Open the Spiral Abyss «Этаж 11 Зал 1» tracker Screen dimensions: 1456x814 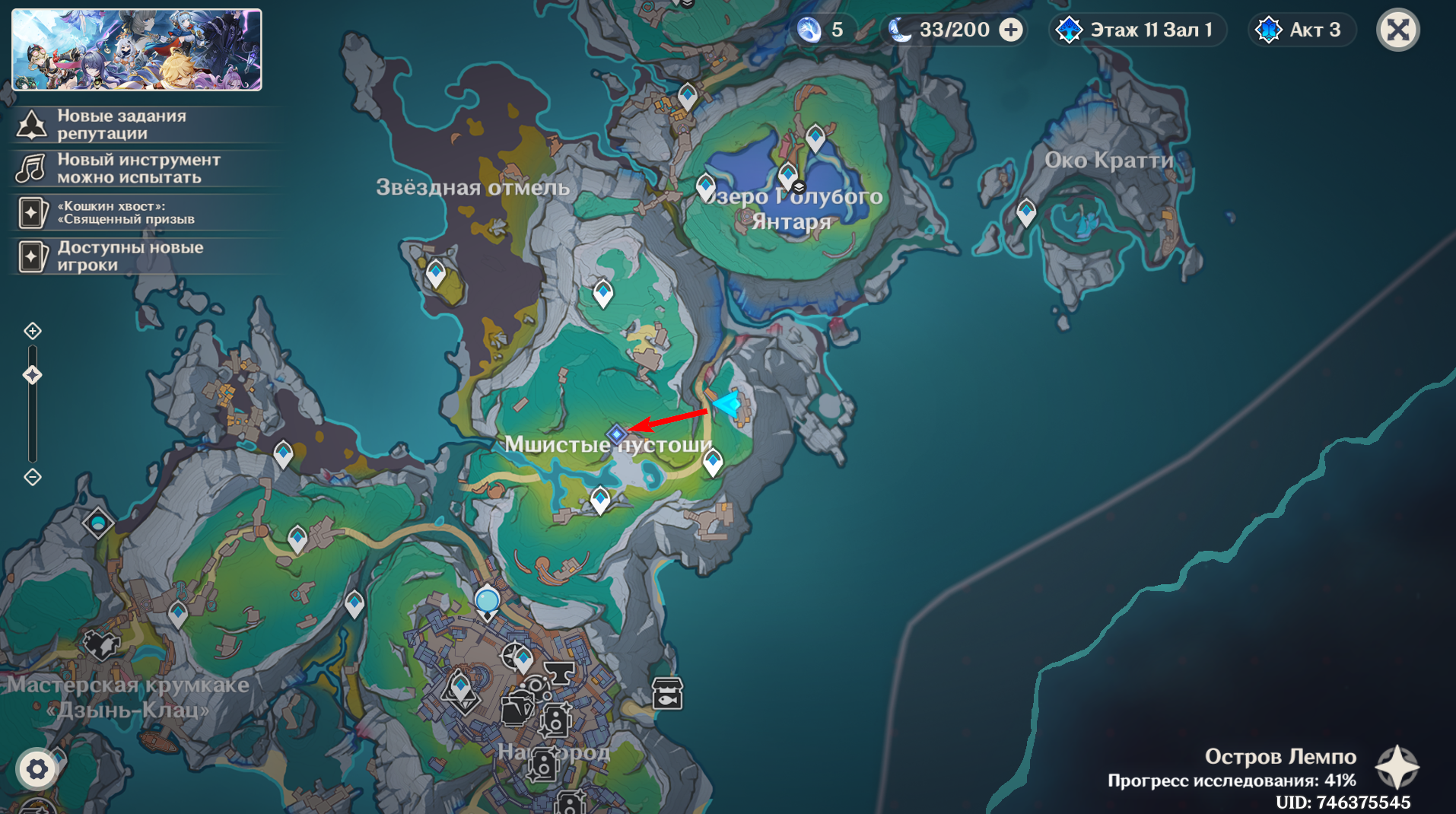click(x=1138, y=30)
